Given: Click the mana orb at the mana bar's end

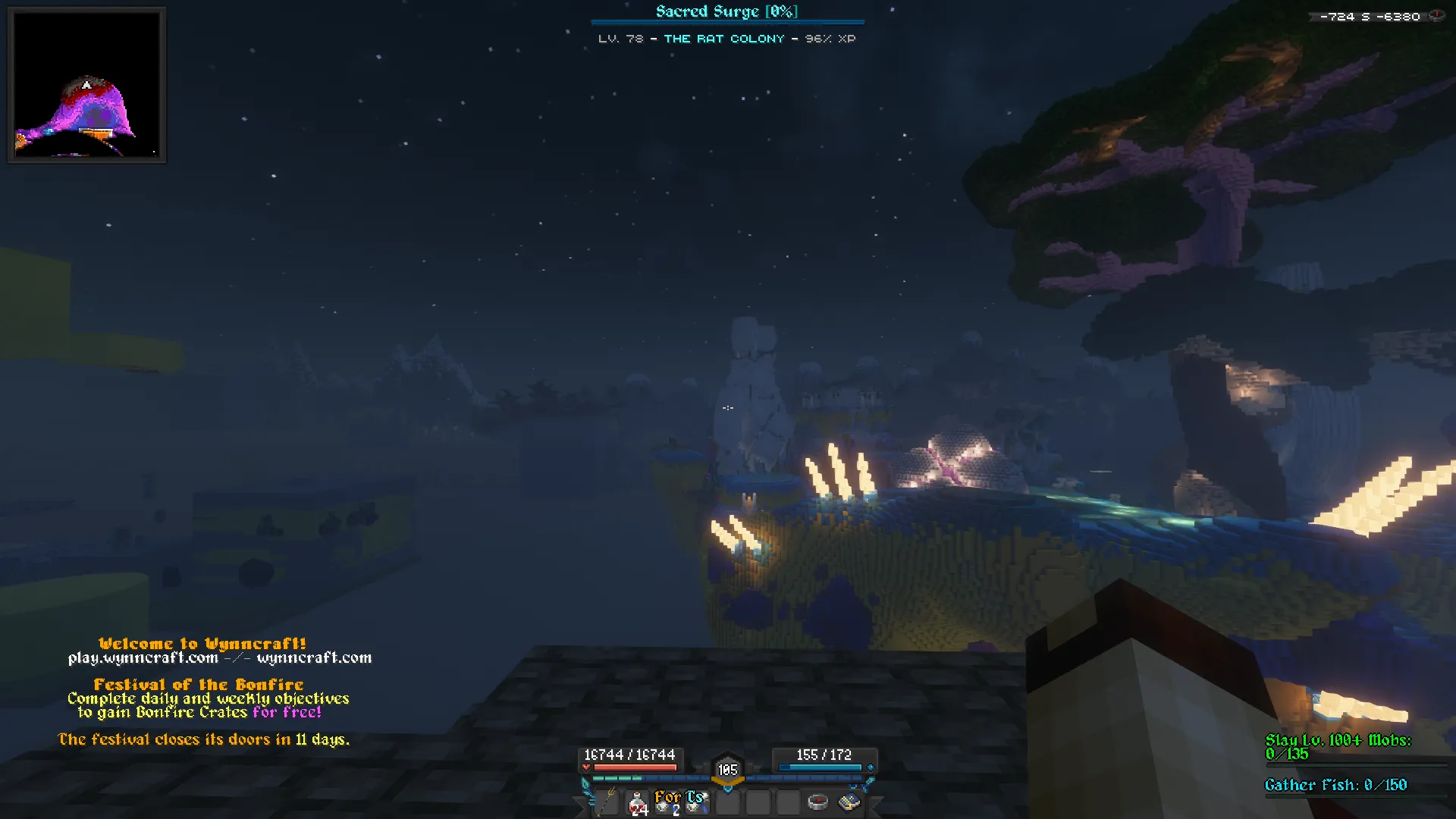Looking at the screenshot, I should click(870, 767).
